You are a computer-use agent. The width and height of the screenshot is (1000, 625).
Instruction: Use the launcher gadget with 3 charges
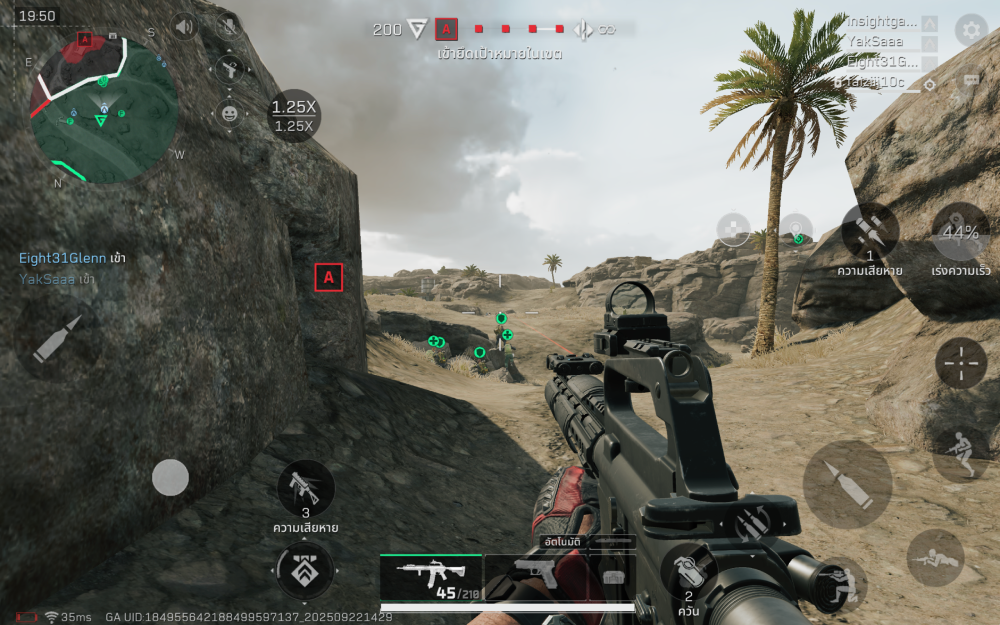(x=305, y=488)
